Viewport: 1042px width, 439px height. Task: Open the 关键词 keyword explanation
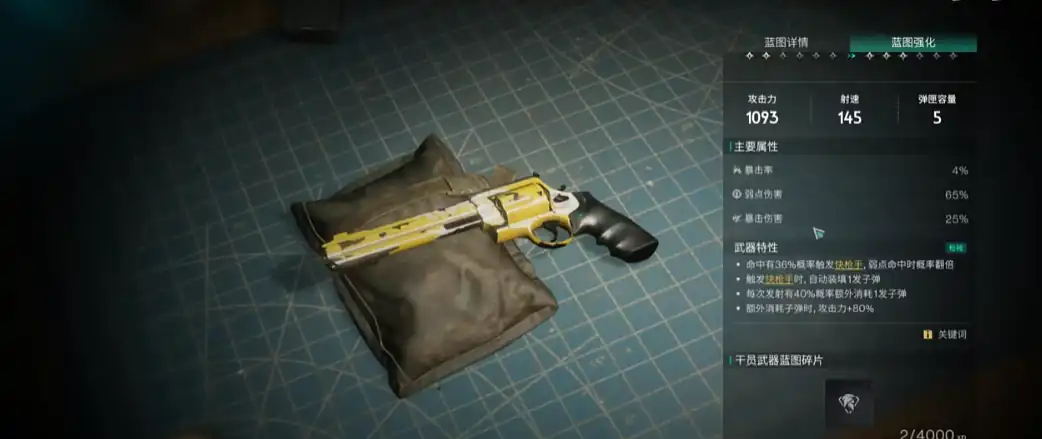pos(945,334)
